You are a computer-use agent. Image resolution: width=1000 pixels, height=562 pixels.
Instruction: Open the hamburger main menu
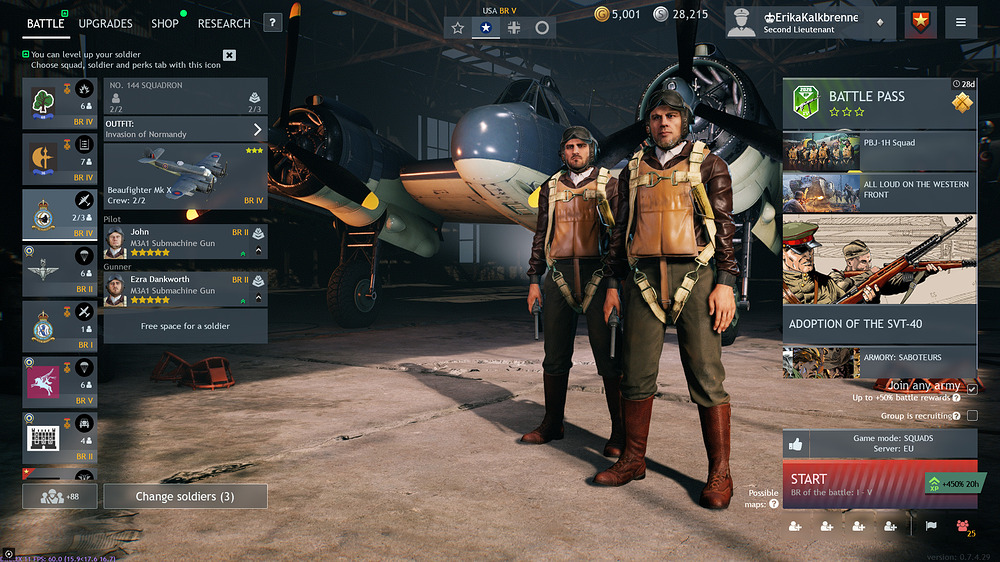click(960, 22)
